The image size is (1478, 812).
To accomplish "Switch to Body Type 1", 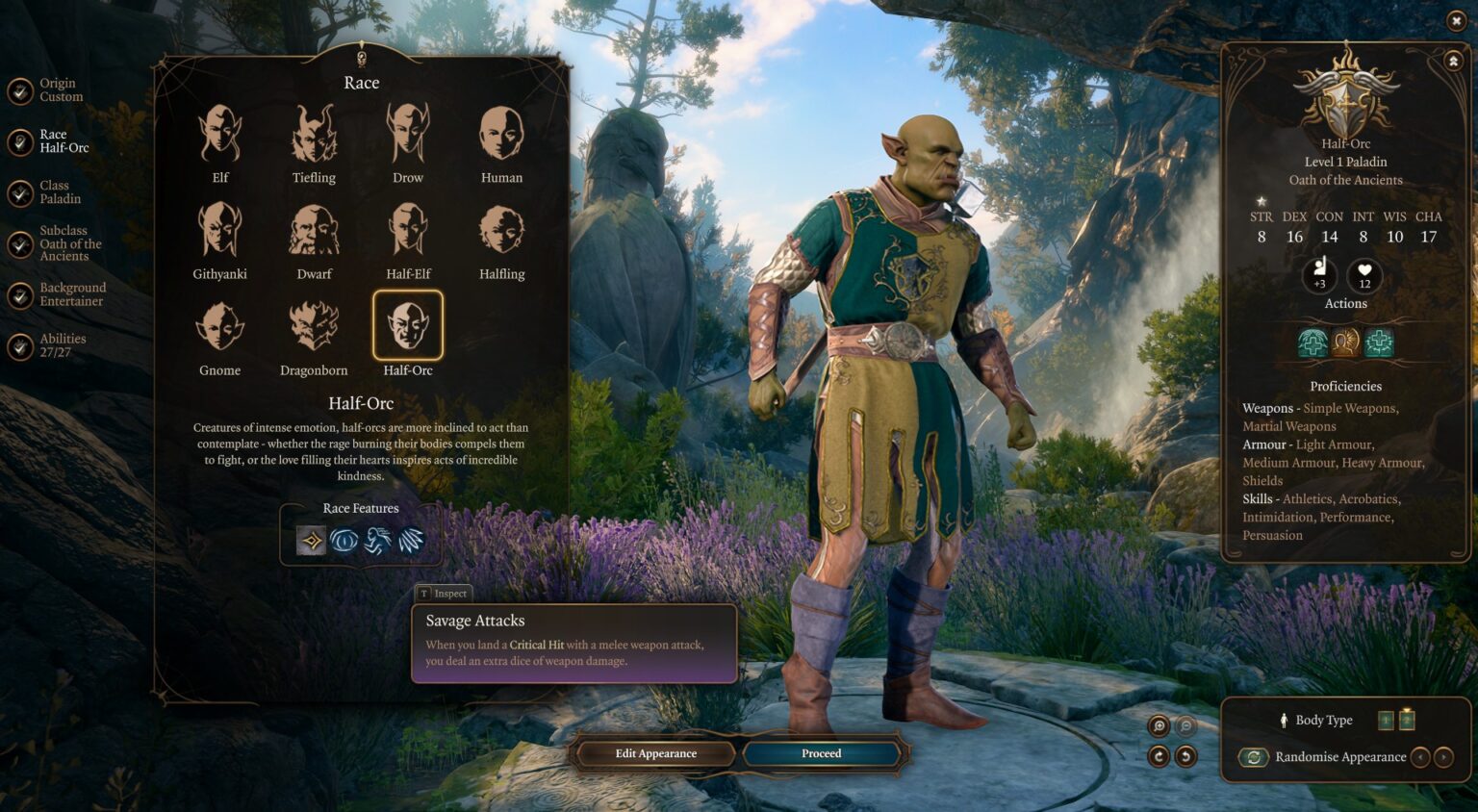I will tap(1386, 720).
